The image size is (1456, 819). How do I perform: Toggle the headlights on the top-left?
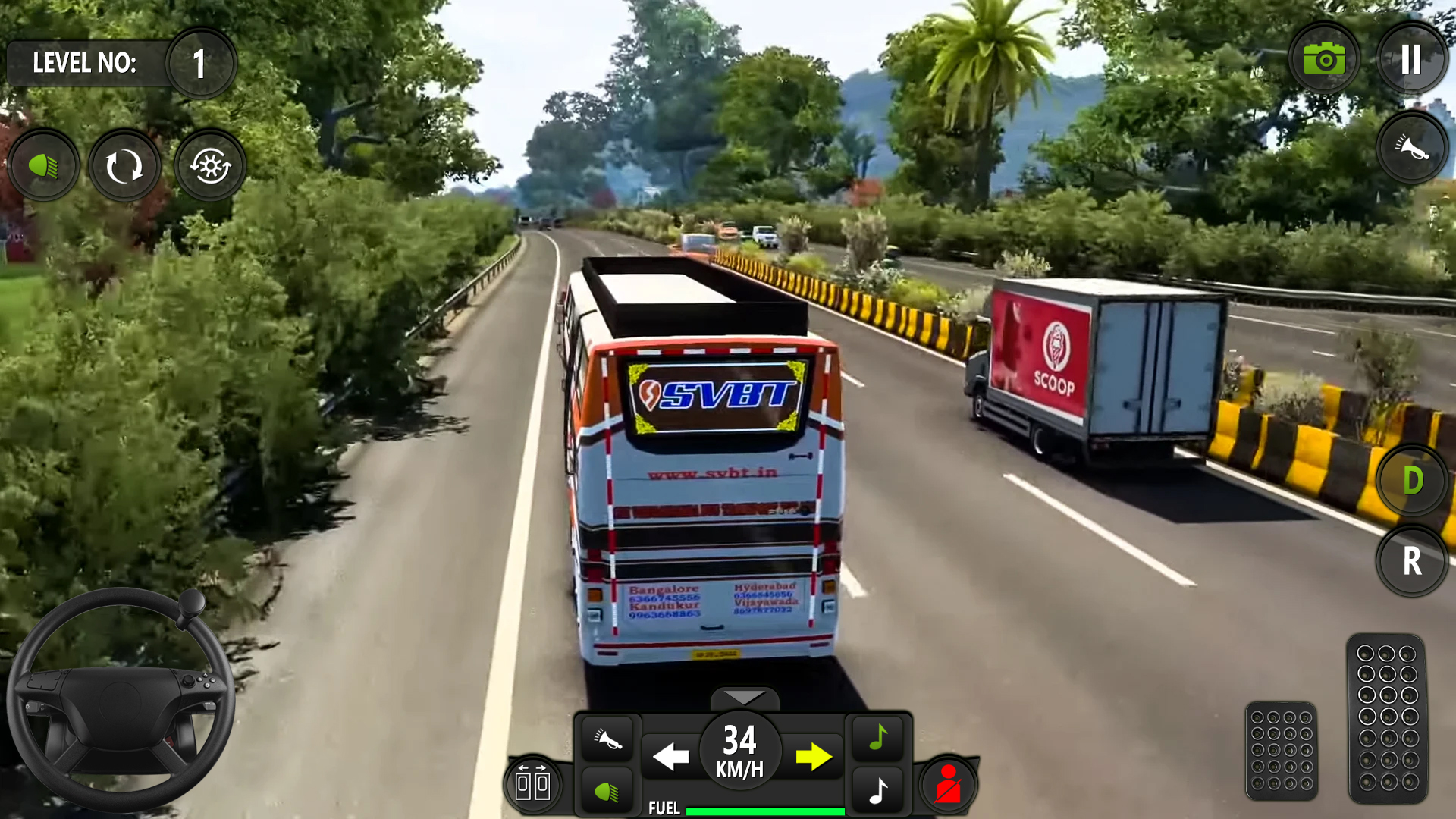43,165
